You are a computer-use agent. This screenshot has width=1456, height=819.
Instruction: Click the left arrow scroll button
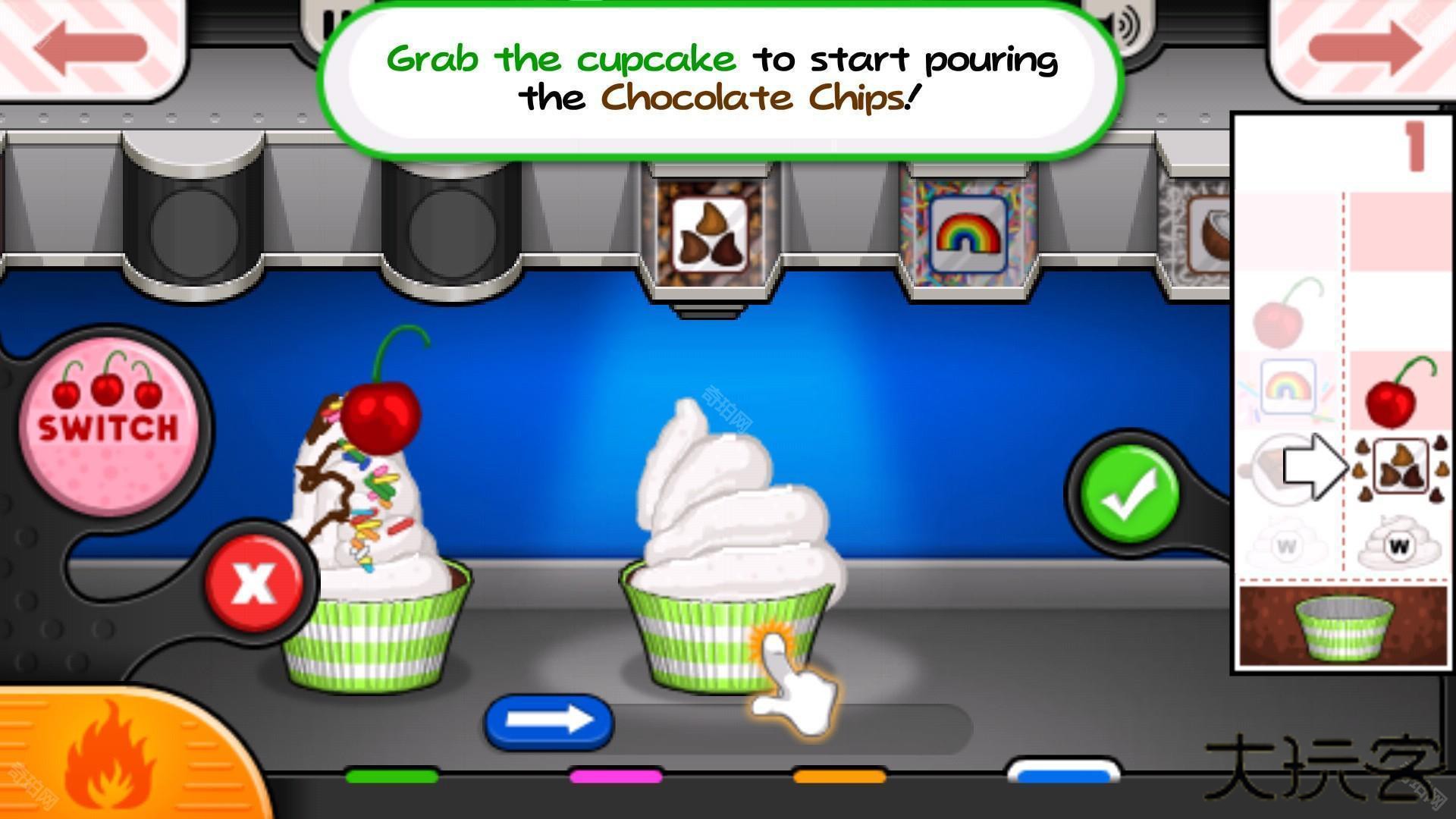coord(89,45)
